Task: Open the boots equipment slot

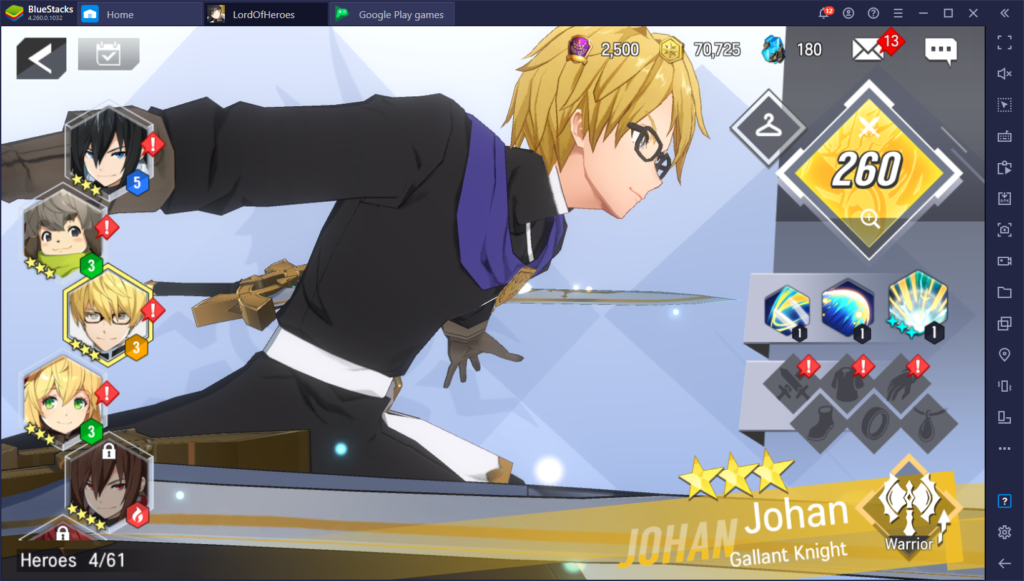Action: [820, 421]
